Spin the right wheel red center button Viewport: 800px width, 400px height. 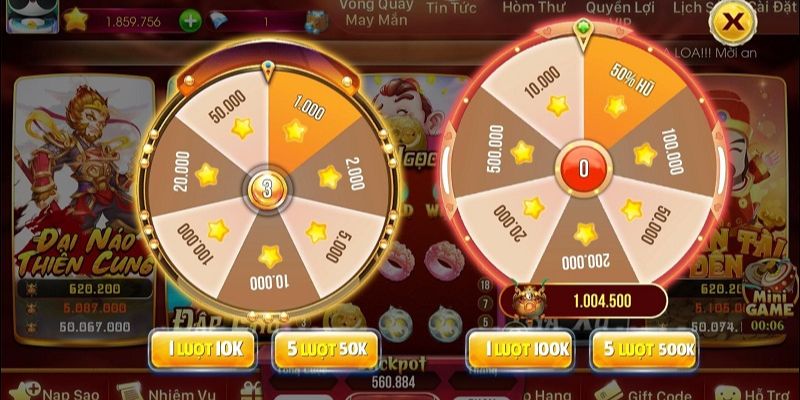pyautogui.click(x=583, y=168)
